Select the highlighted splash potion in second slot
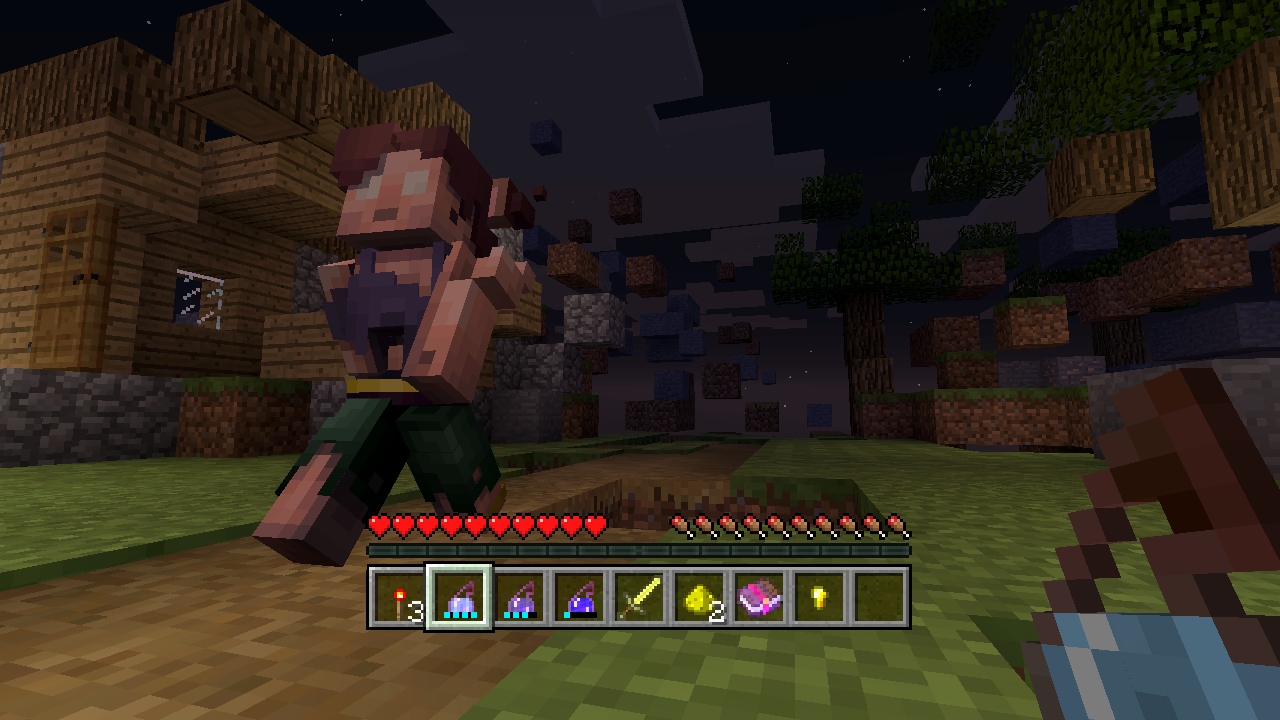 [x=459, y=598]
